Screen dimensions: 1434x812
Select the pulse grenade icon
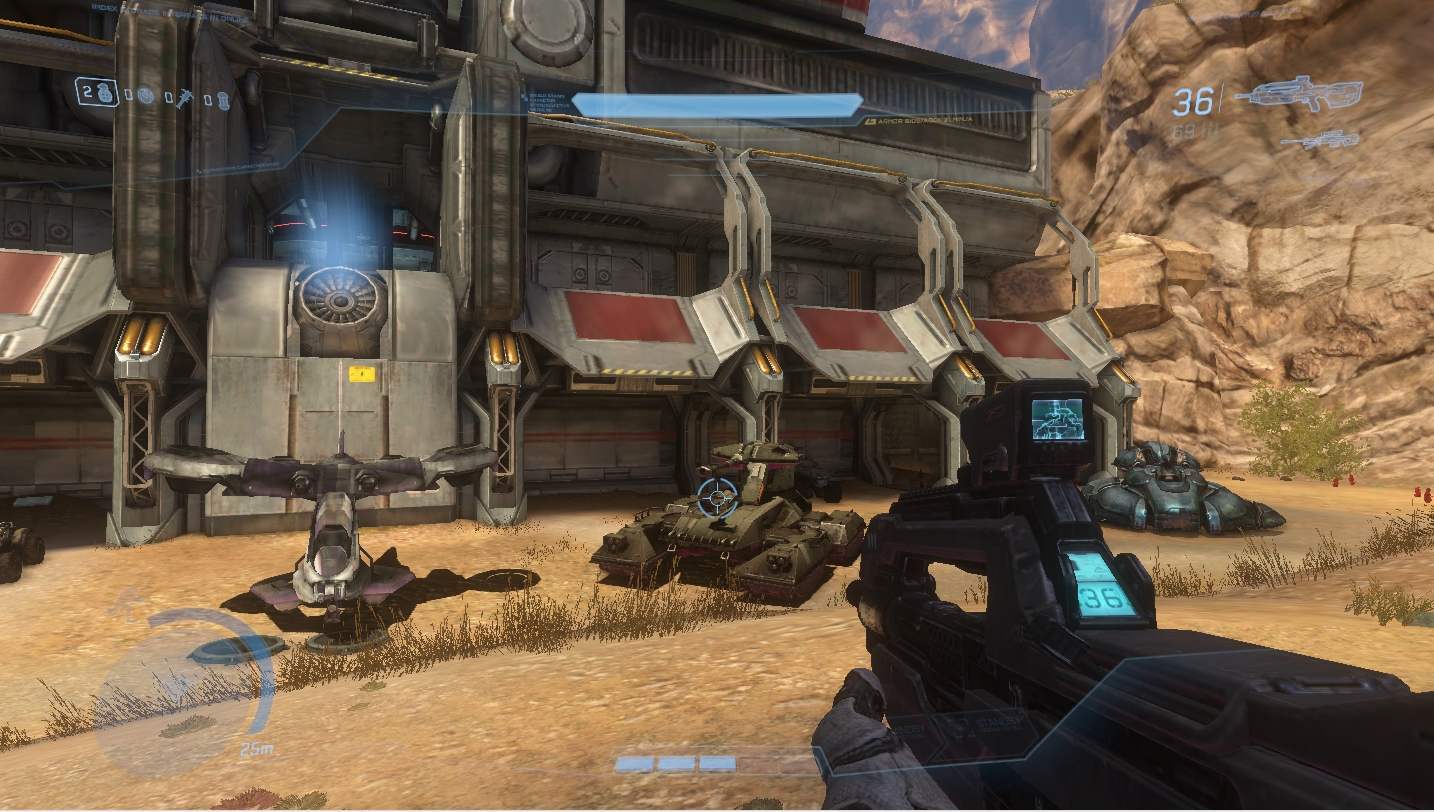pos(223,97)
